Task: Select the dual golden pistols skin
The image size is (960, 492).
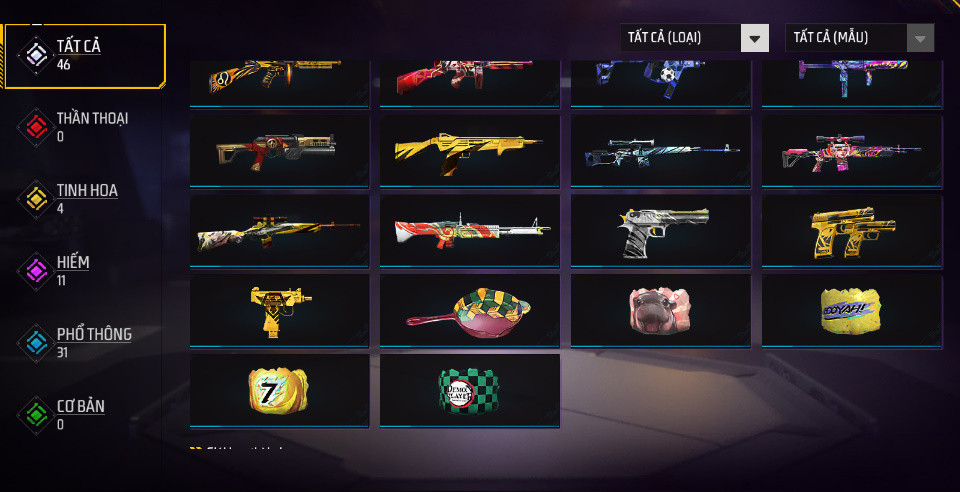Action: click(851, 230)
